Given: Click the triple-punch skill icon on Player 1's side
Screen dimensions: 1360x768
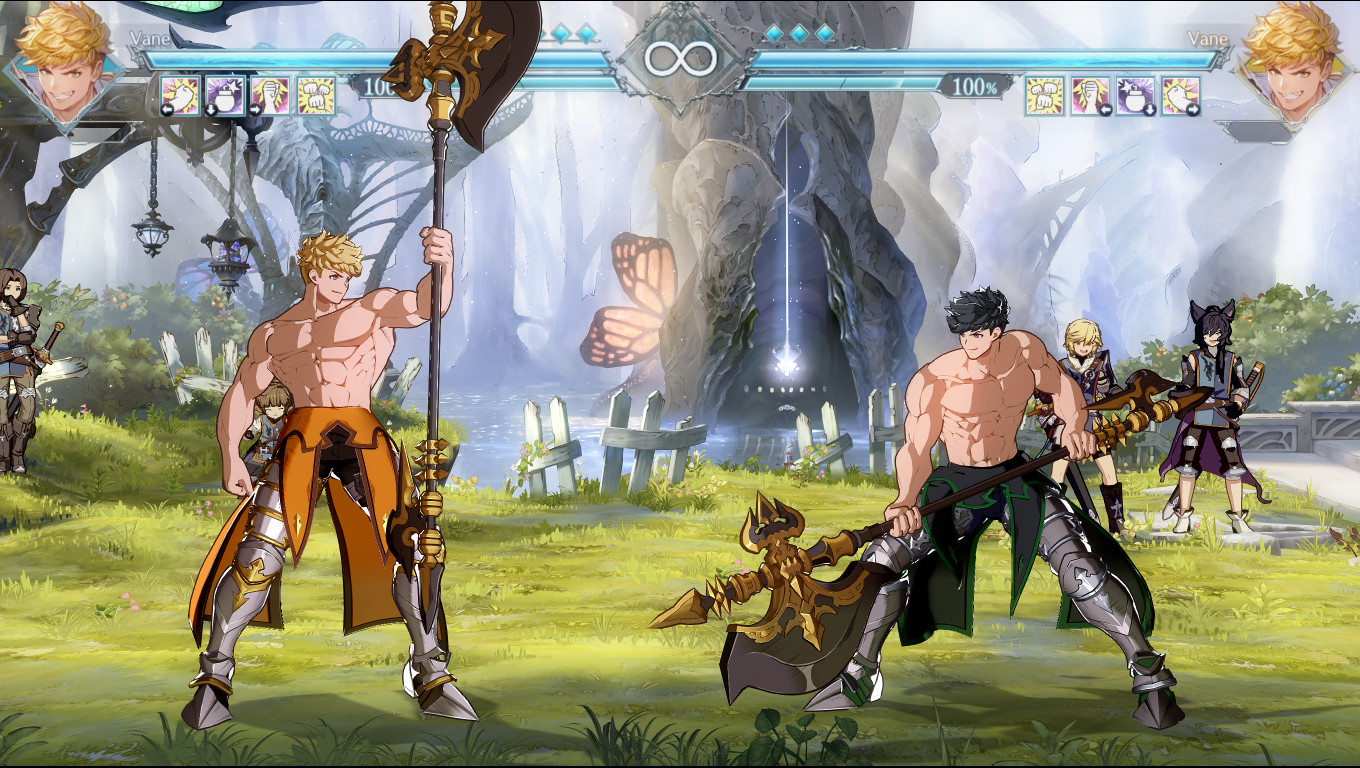Looking at the screenshot, I should tap(316, 96).
